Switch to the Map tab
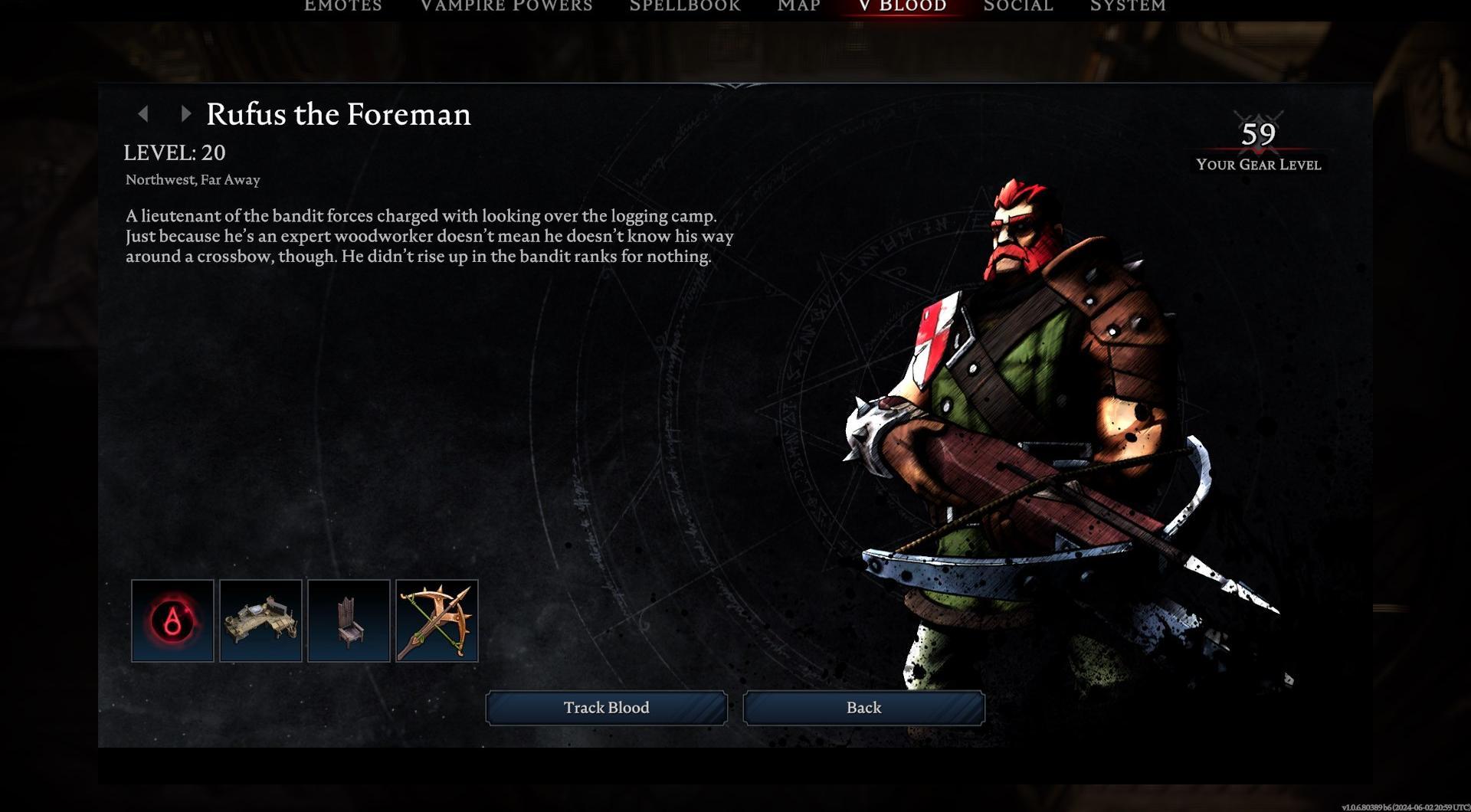Image resolution: width=1471 pixels, height=812 pixels. click(x=799, y=6)
